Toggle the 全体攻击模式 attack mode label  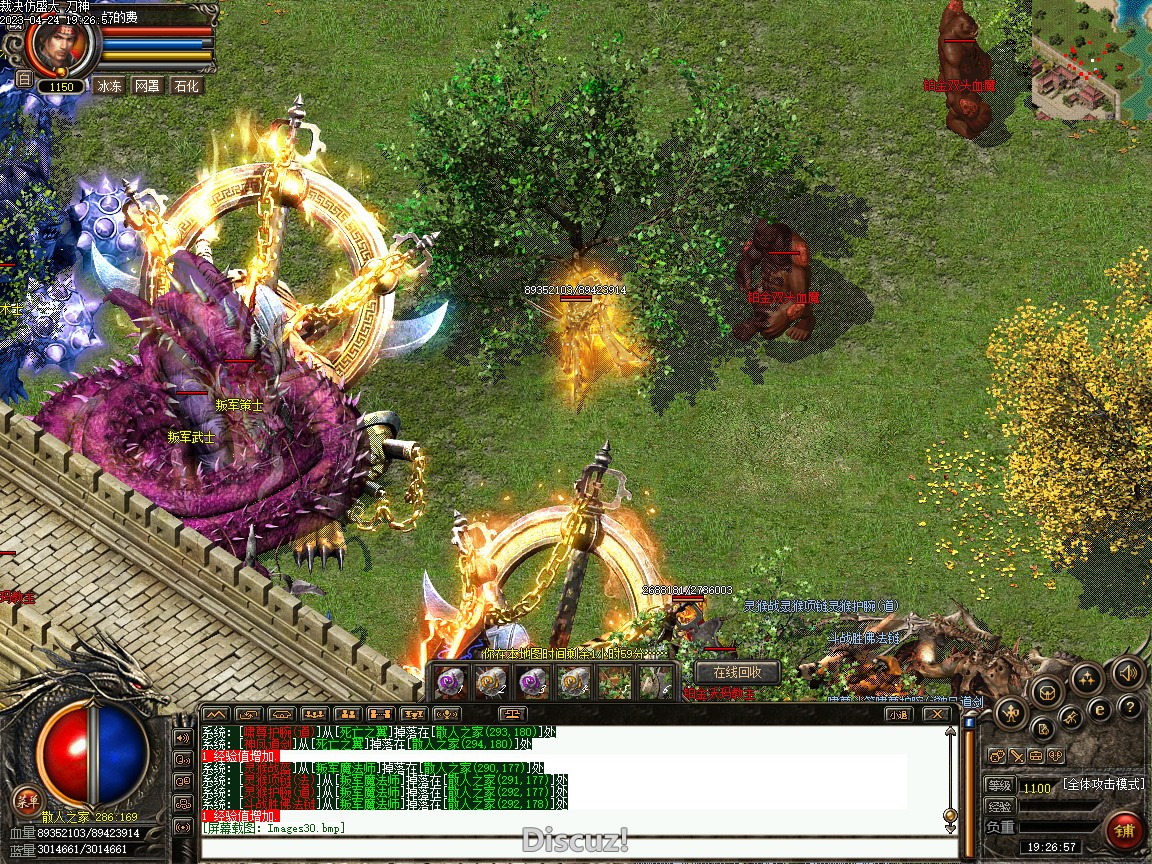(1103, 784)
